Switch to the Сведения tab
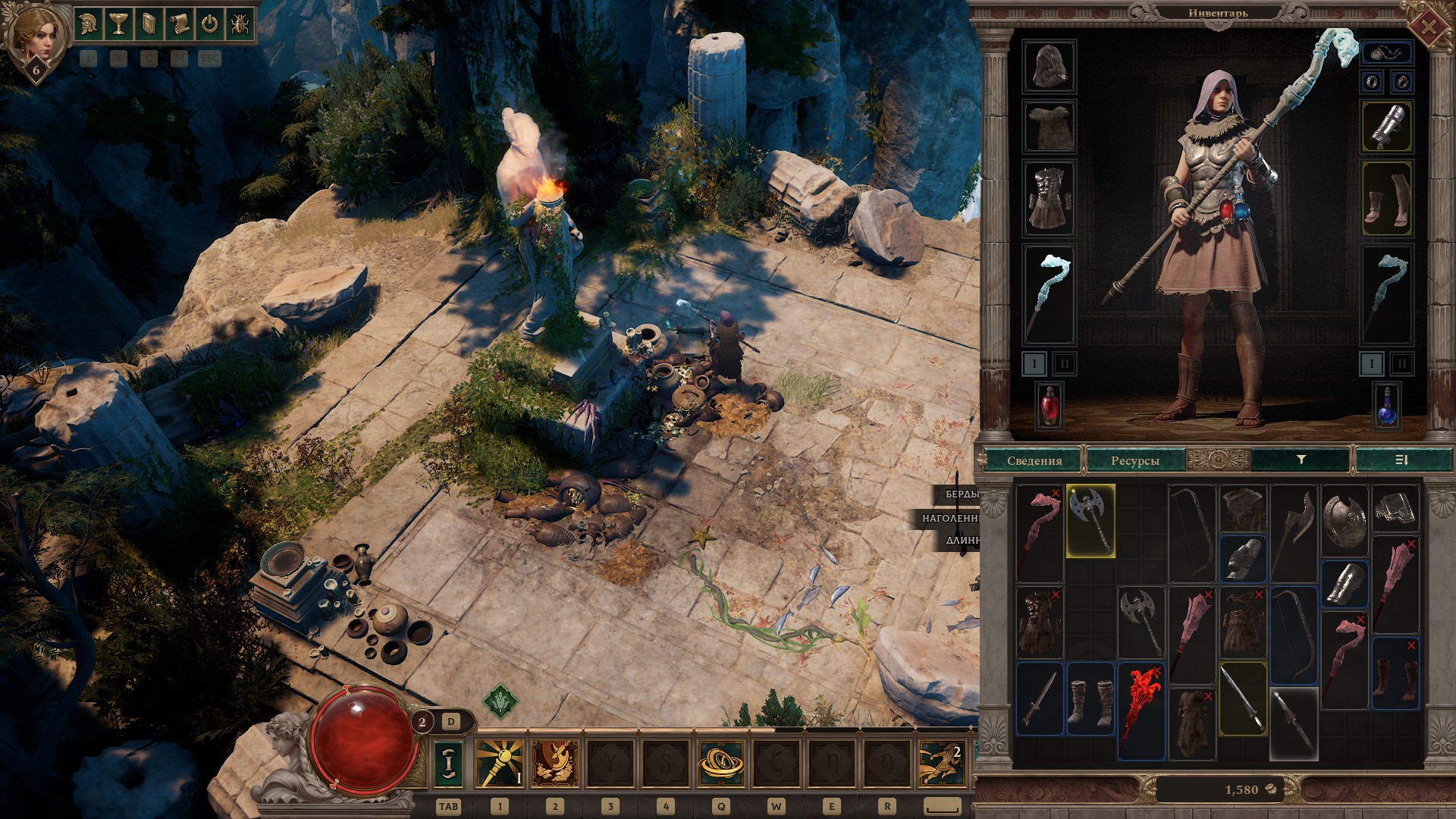 [x=1034, y=460]
